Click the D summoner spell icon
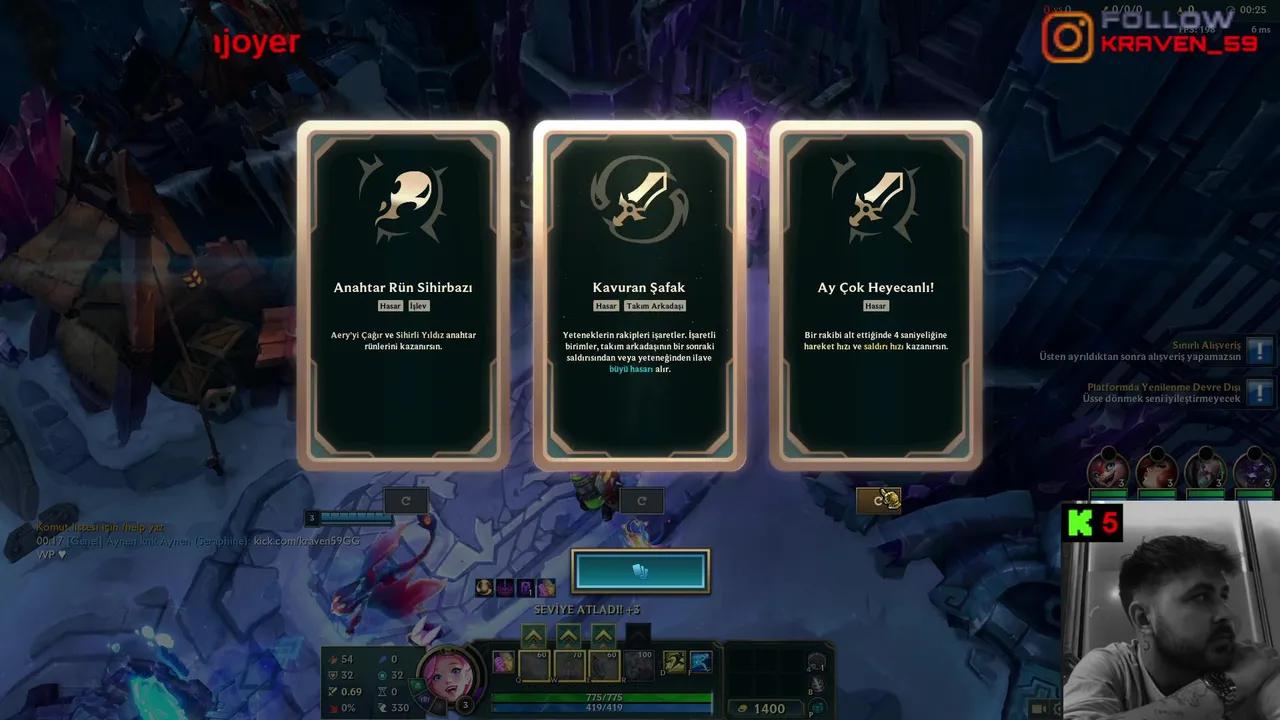1280x720 pixels. [672, 662]
